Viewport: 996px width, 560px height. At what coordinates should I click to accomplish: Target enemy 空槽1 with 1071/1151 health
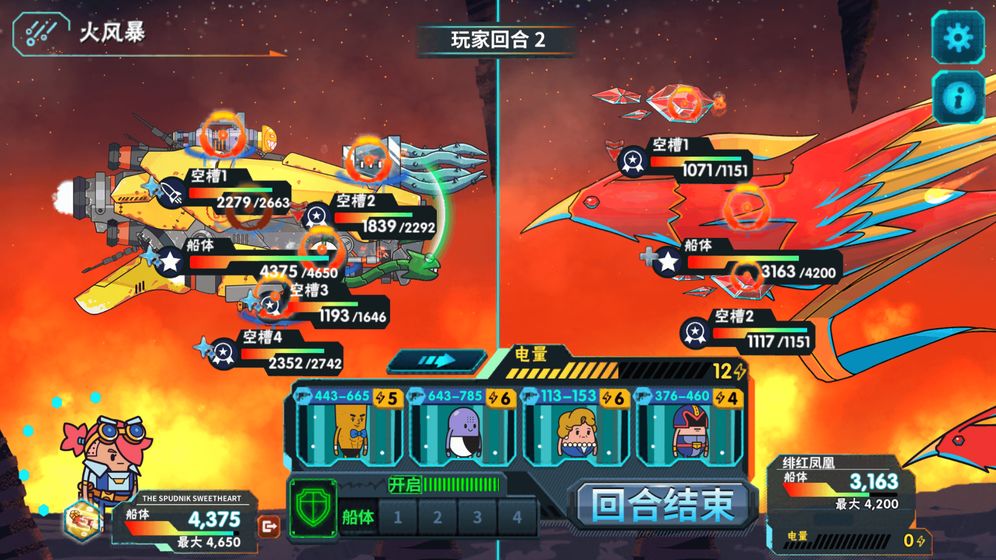632,159
